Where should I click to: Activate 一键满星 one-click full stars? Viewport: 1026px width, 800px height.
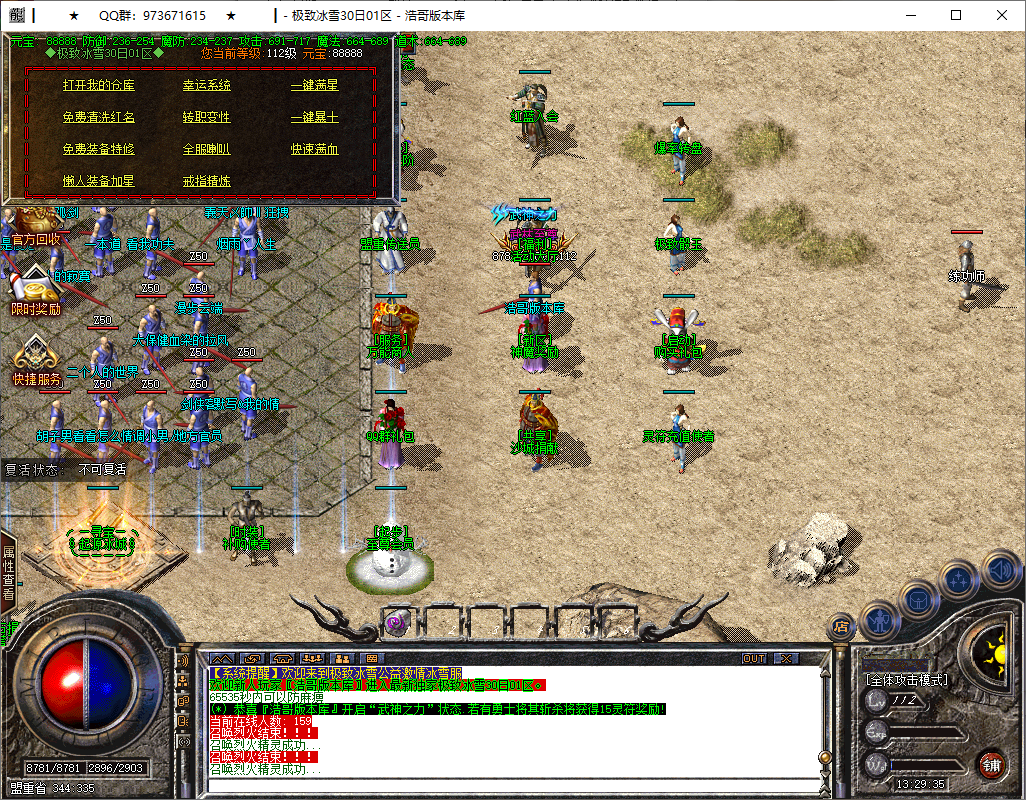click(x=315, y=86)
